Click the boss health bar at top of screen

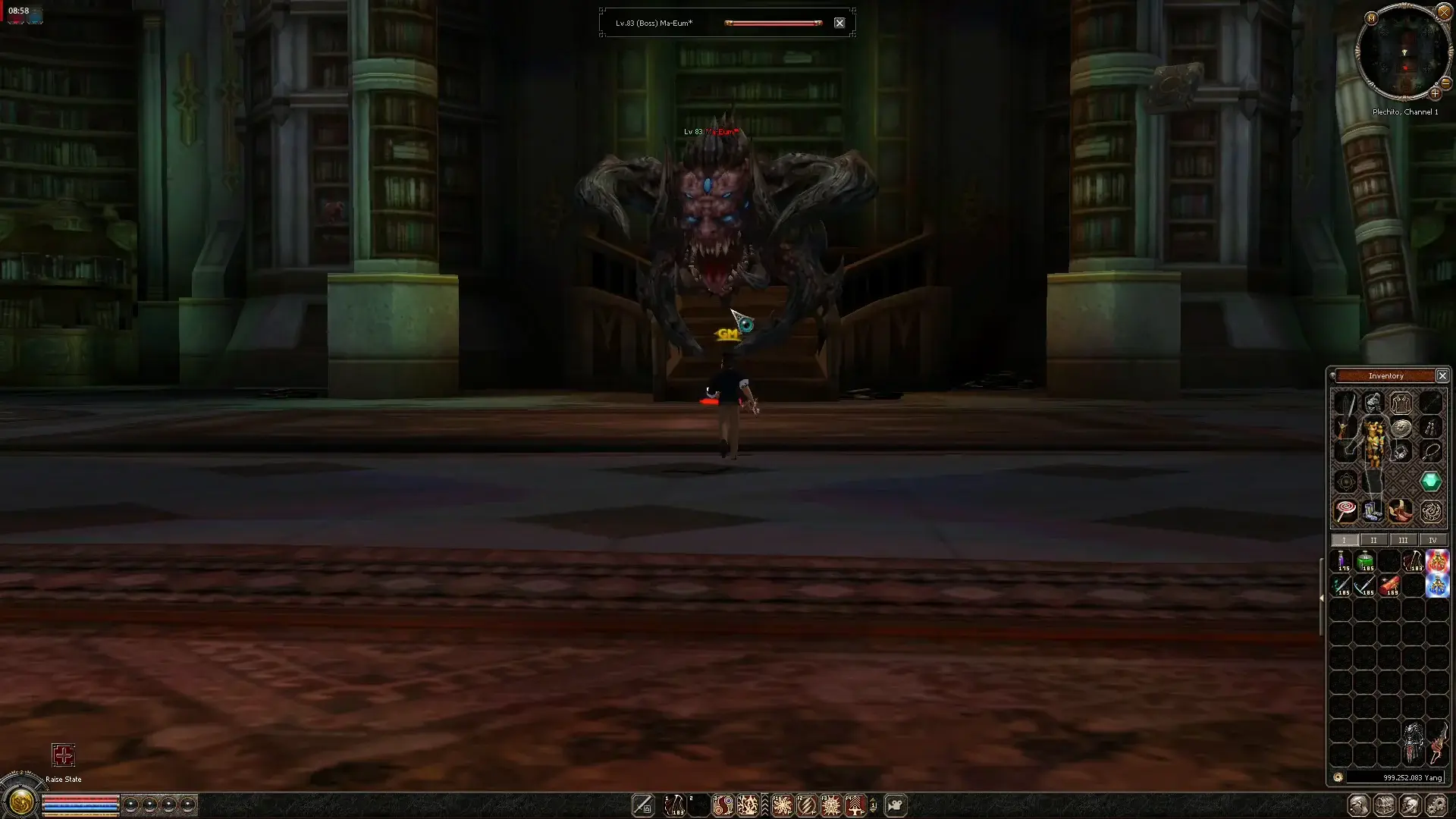pos(773,23)
